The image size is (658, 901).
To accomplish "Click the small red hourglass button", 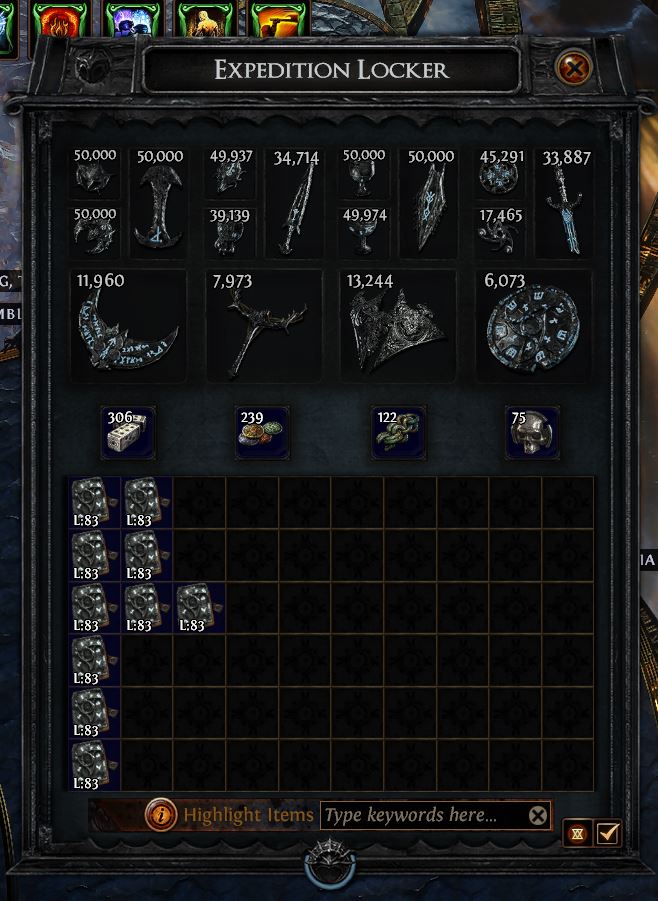I will coord(578,832).
